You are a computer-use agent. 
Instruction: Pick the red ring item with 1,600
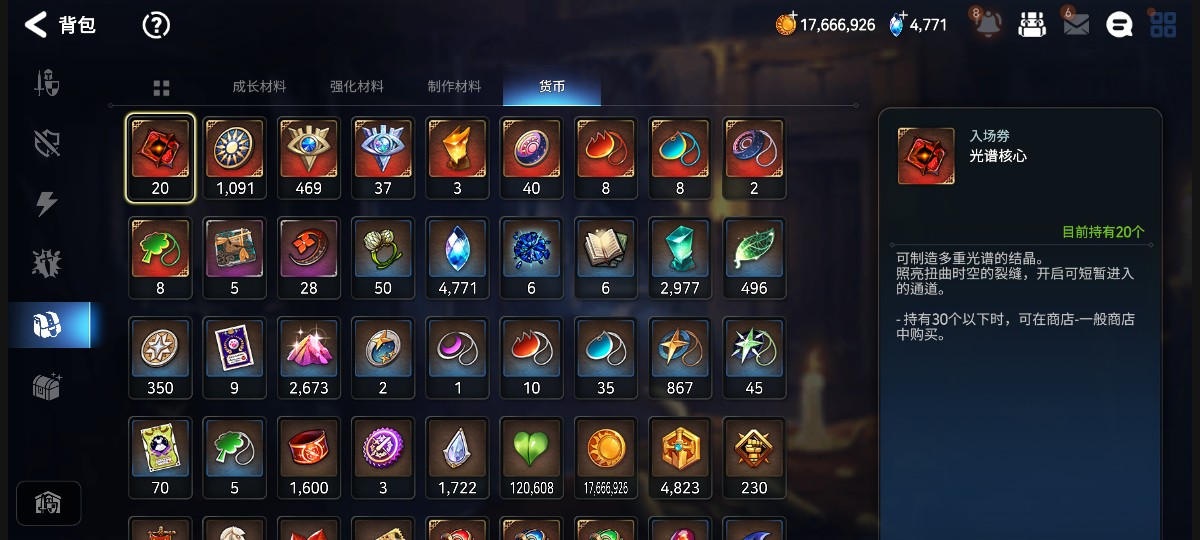(309, 458)
